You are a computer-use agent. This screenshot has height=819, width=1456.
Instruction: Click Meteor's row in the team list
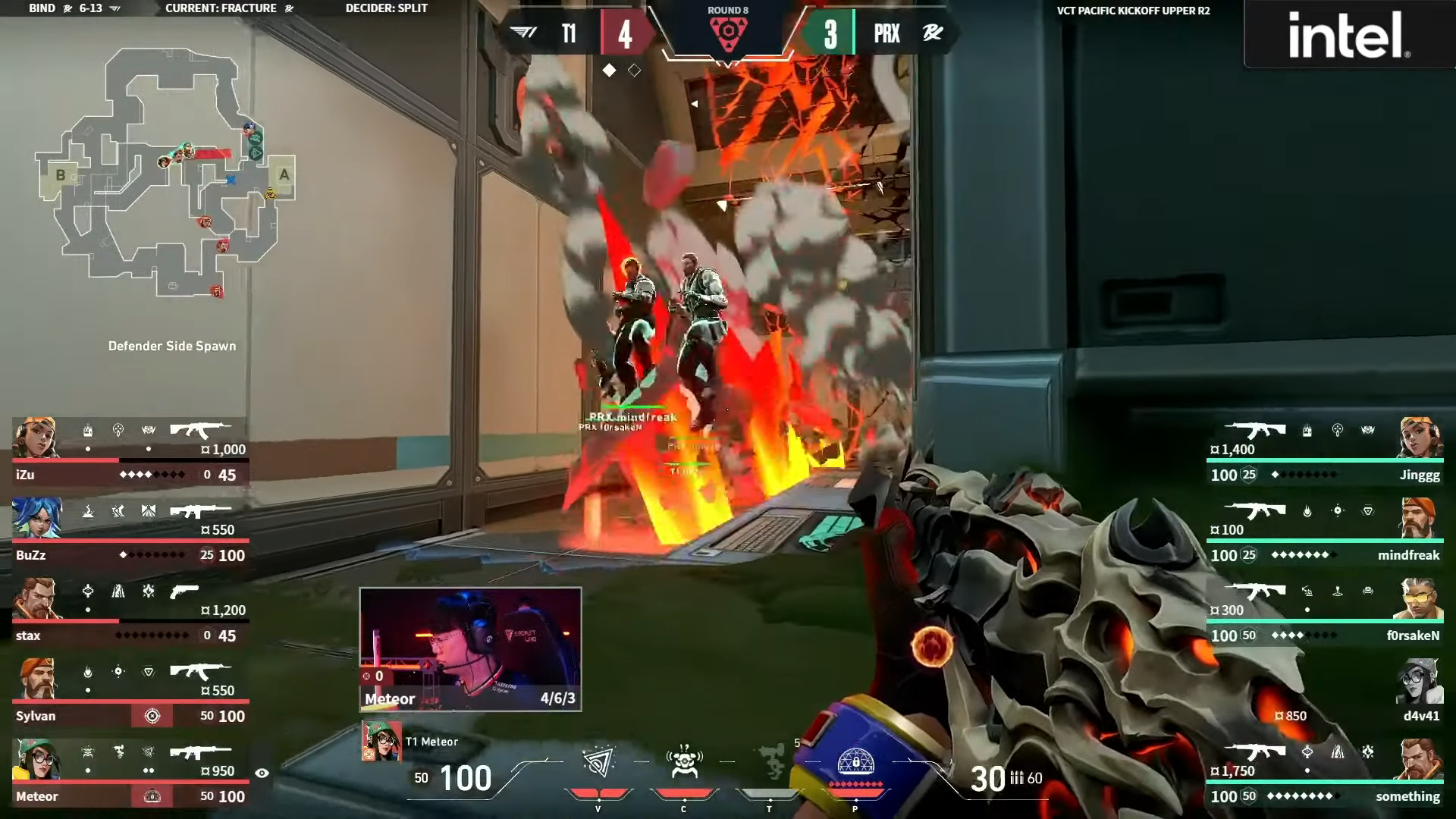coord(130,773)
